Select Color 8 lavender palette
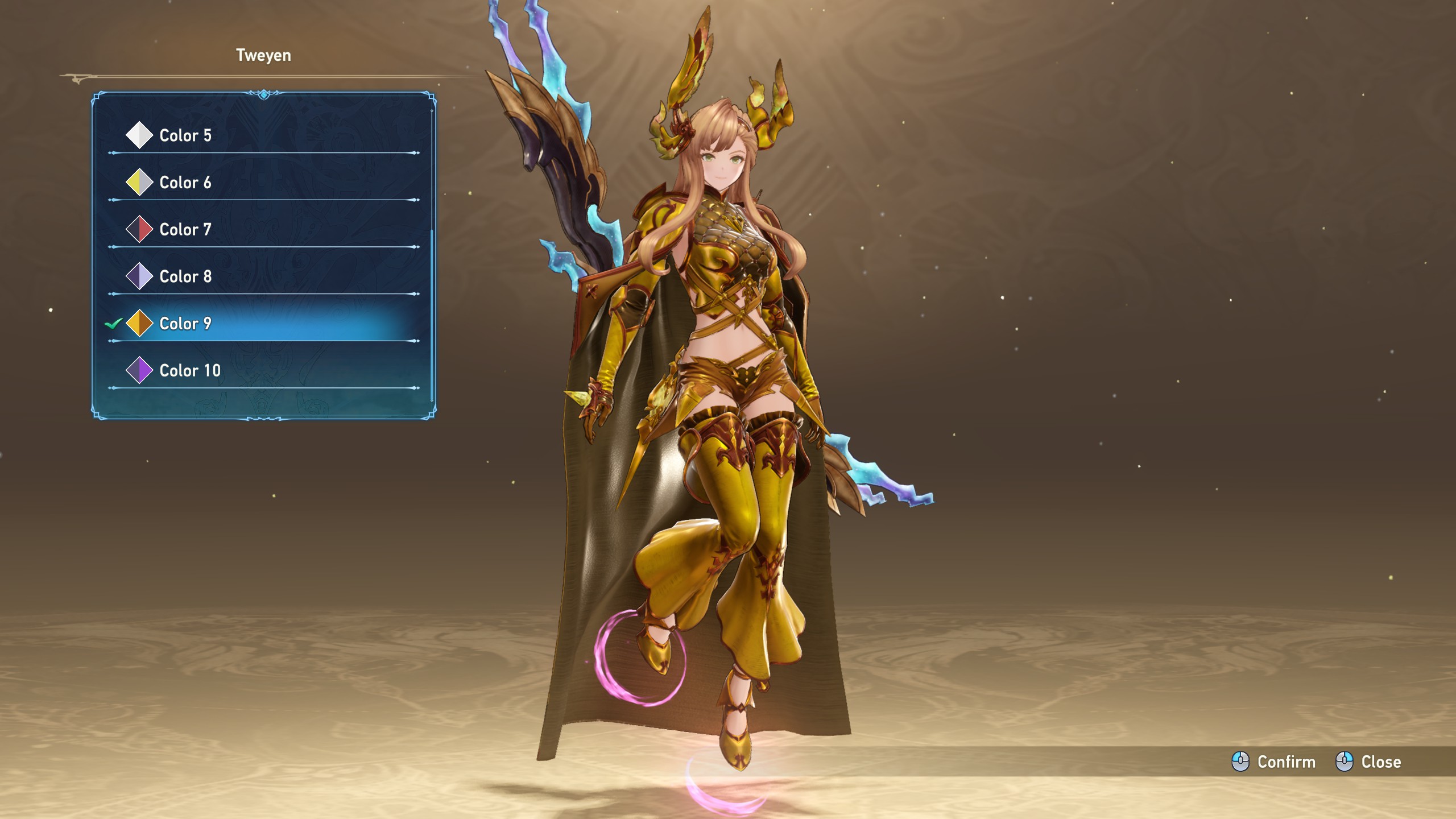The image size is (1456, 819). pos(185,277)
